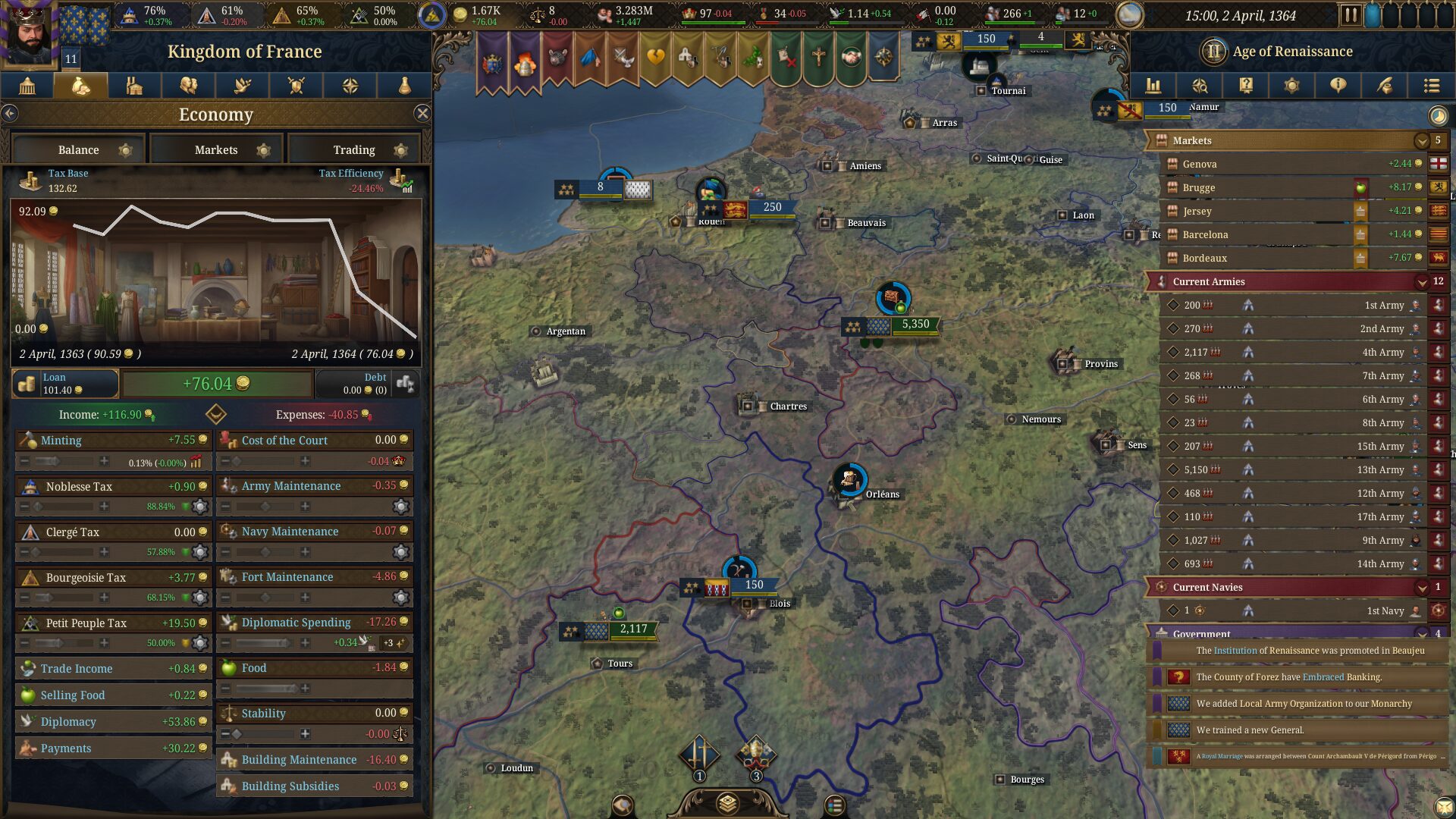This screenshot has height=819, width=1456.
Task: Open the encyclopedia question-book icon
Action: (1246, 86)
